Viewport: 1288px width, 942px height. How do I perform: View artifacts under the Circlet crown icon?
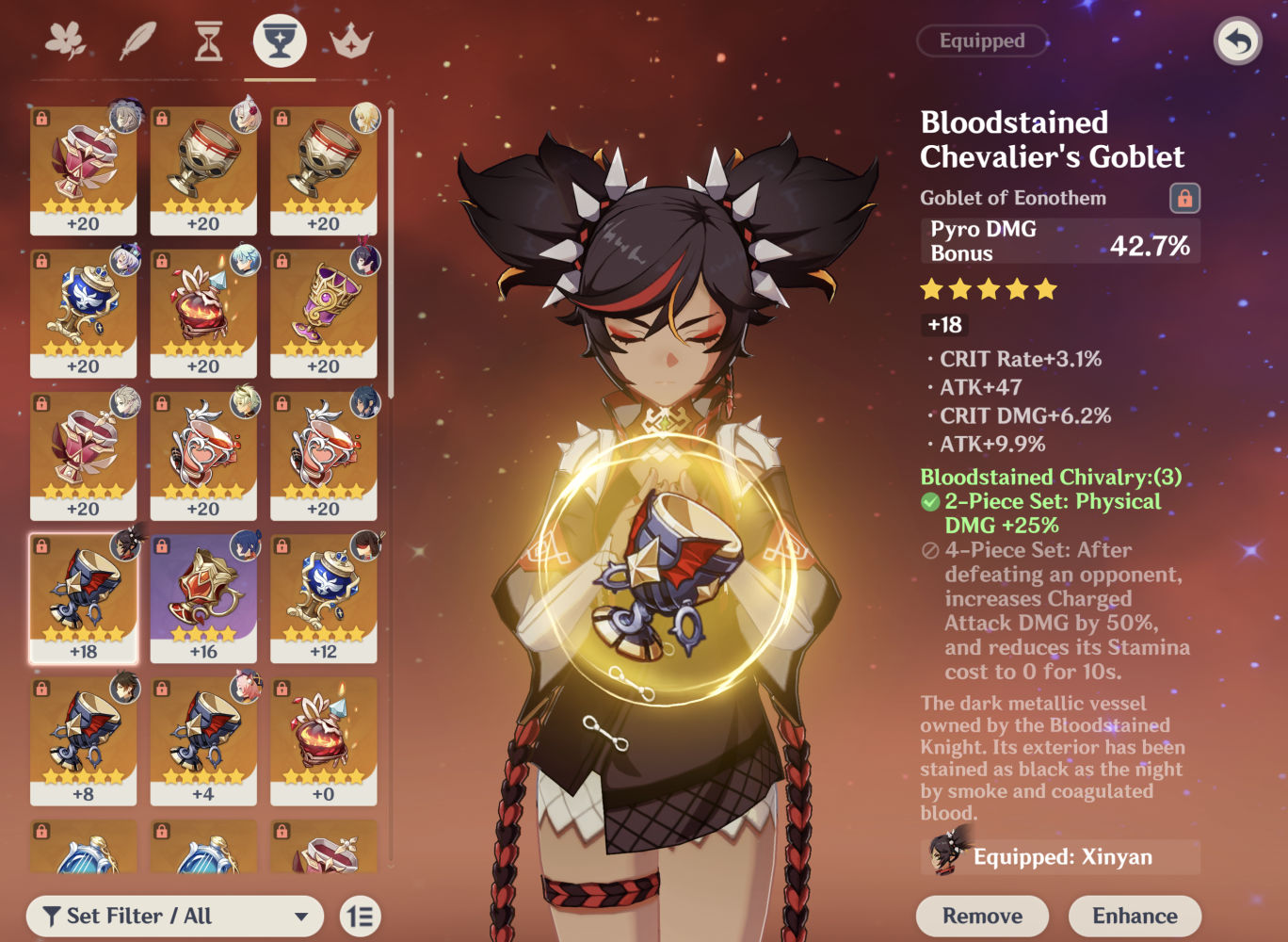point(350,41)
